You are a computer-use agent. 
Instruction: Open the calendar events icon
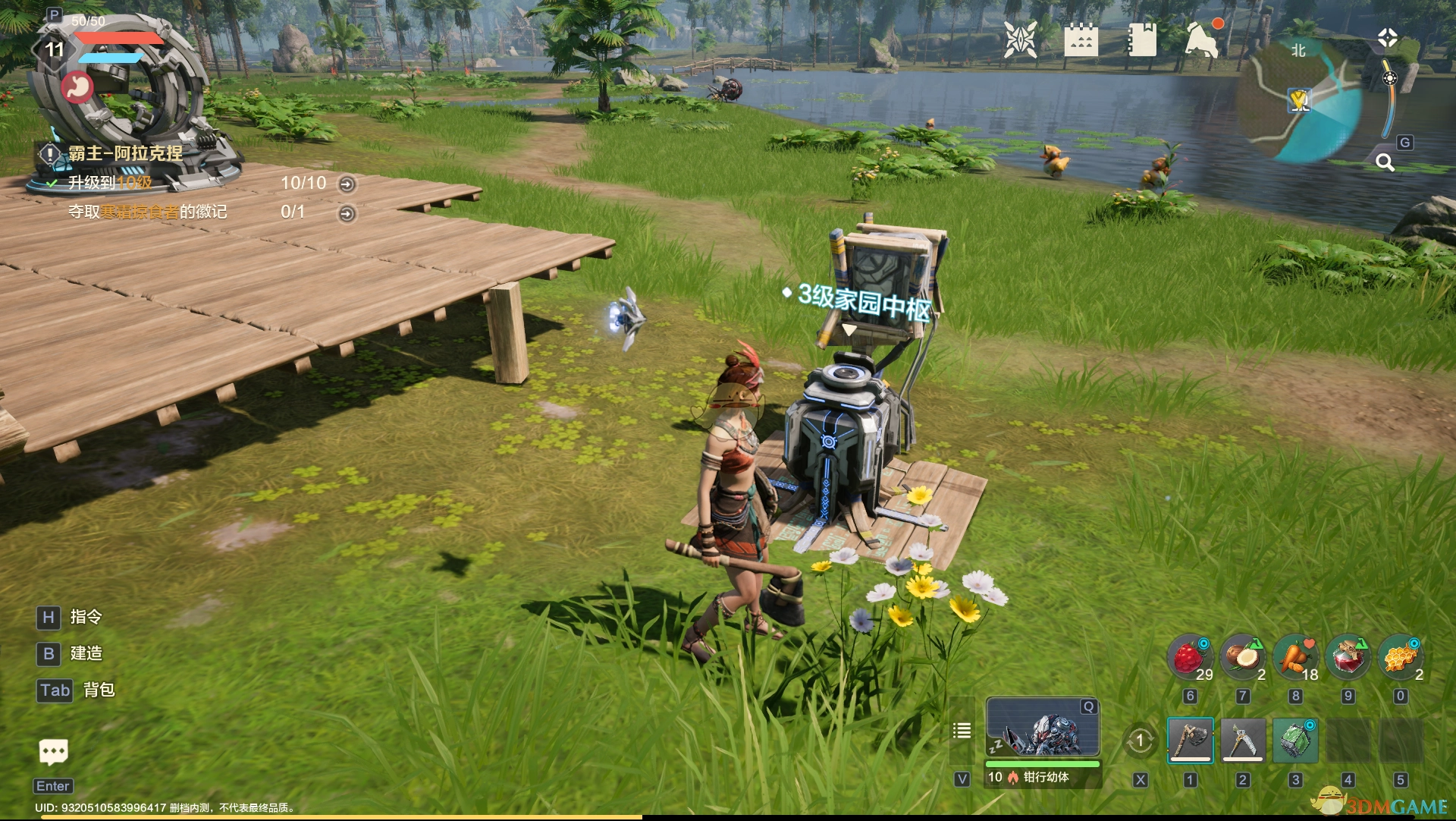point(1081,39)
